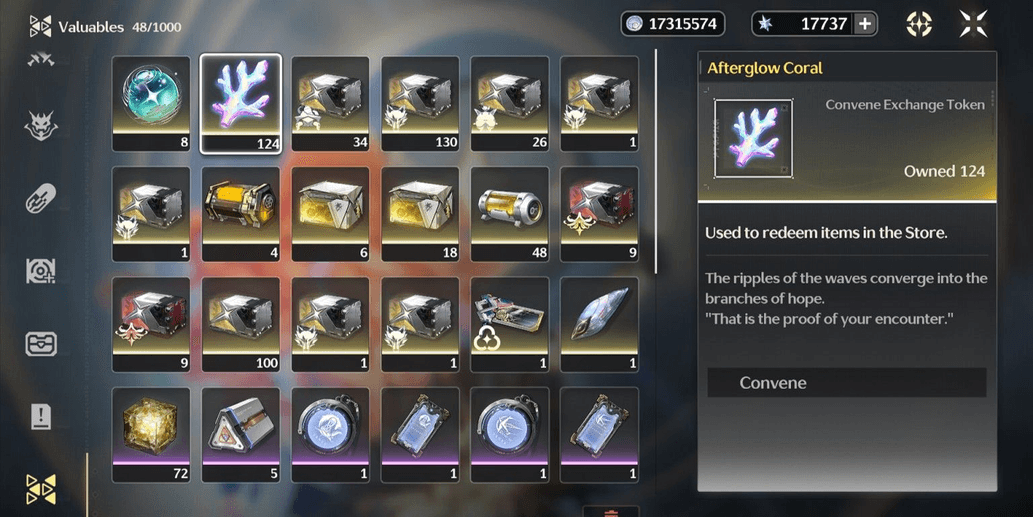Choose the golden chest with quantity 18
Image resolution: width=1033 pixels, height=517 pixels.
coord(420,214)
